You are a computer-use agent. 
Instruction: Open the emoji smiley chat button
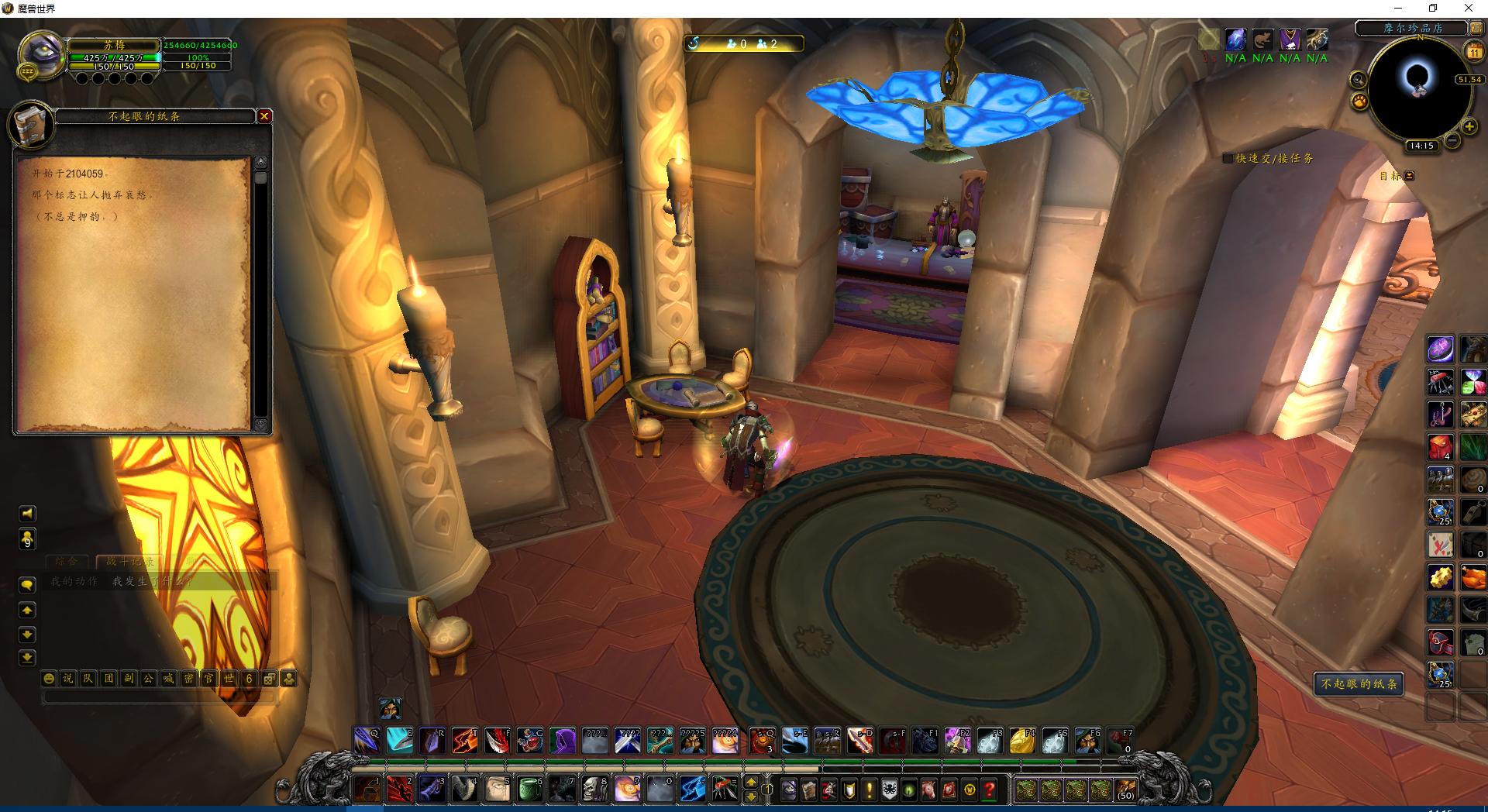(49, 679)
